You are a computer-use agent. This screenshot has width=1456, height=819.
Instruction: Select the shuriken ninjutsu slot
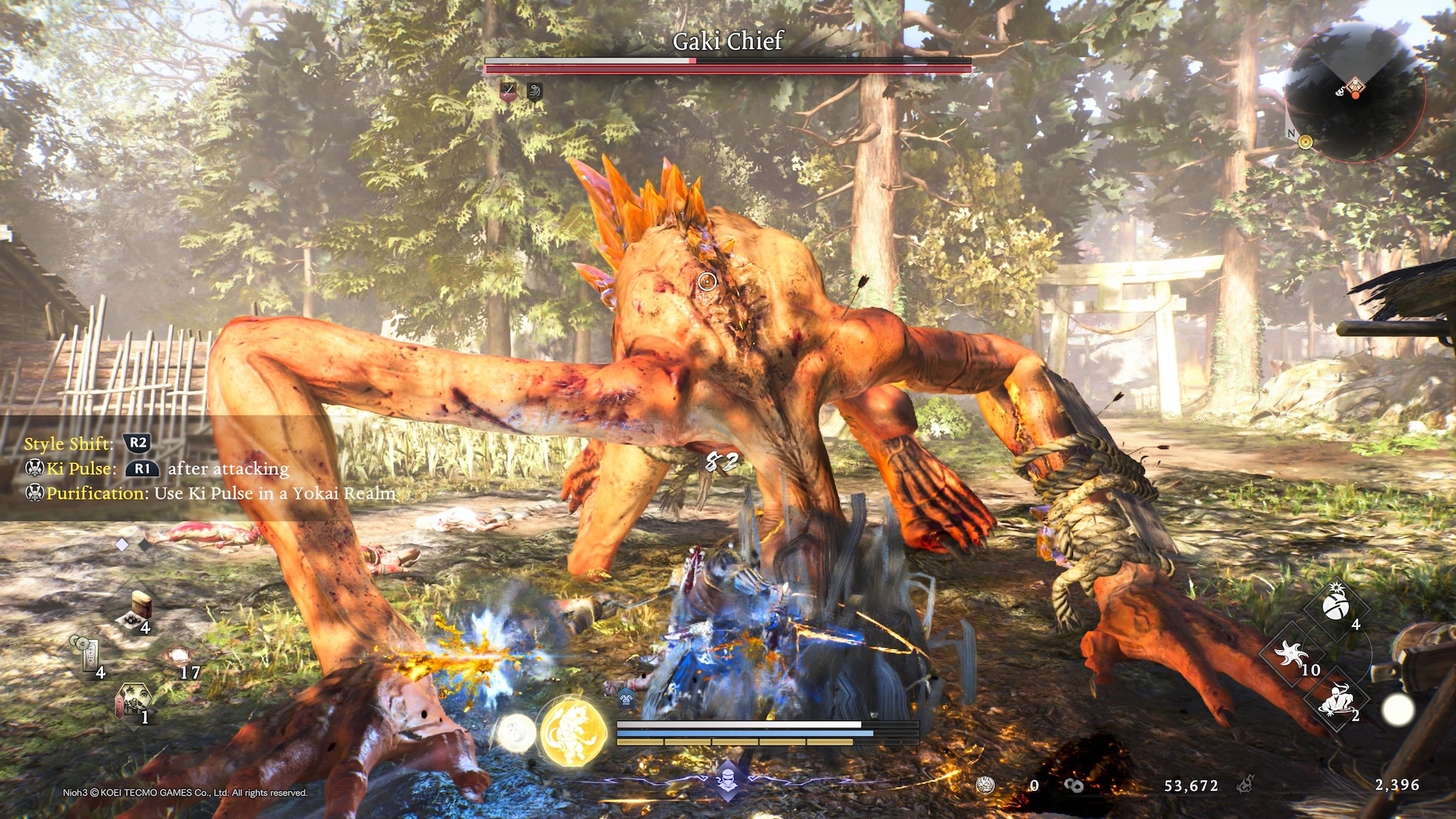coord(1291,653)
